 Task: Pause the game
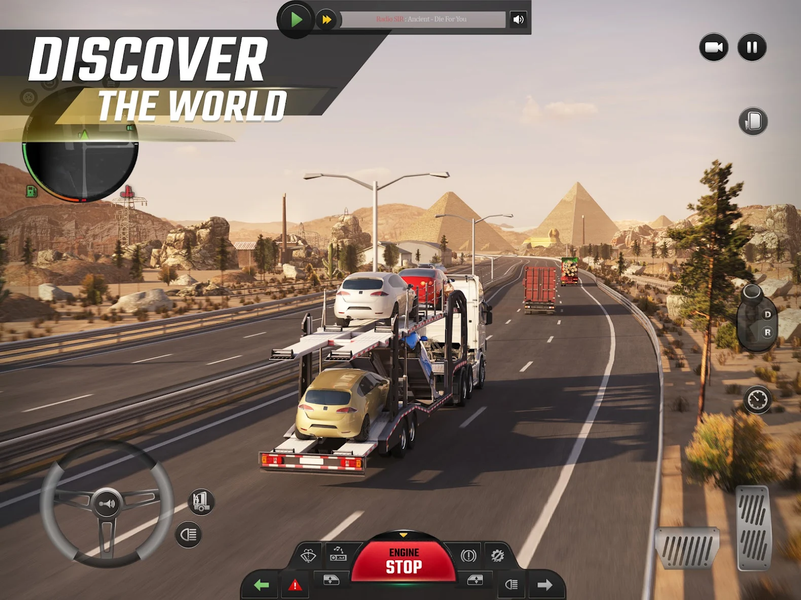(x=751, y=47)
